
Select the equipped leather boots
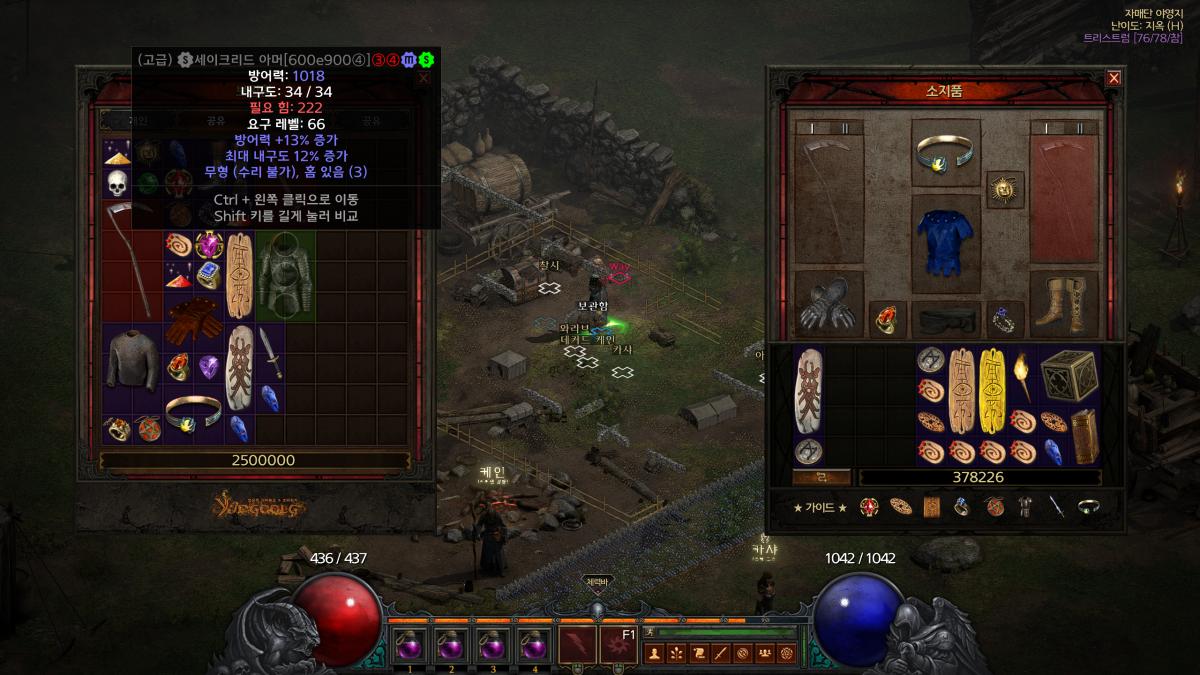[1064, 304]
